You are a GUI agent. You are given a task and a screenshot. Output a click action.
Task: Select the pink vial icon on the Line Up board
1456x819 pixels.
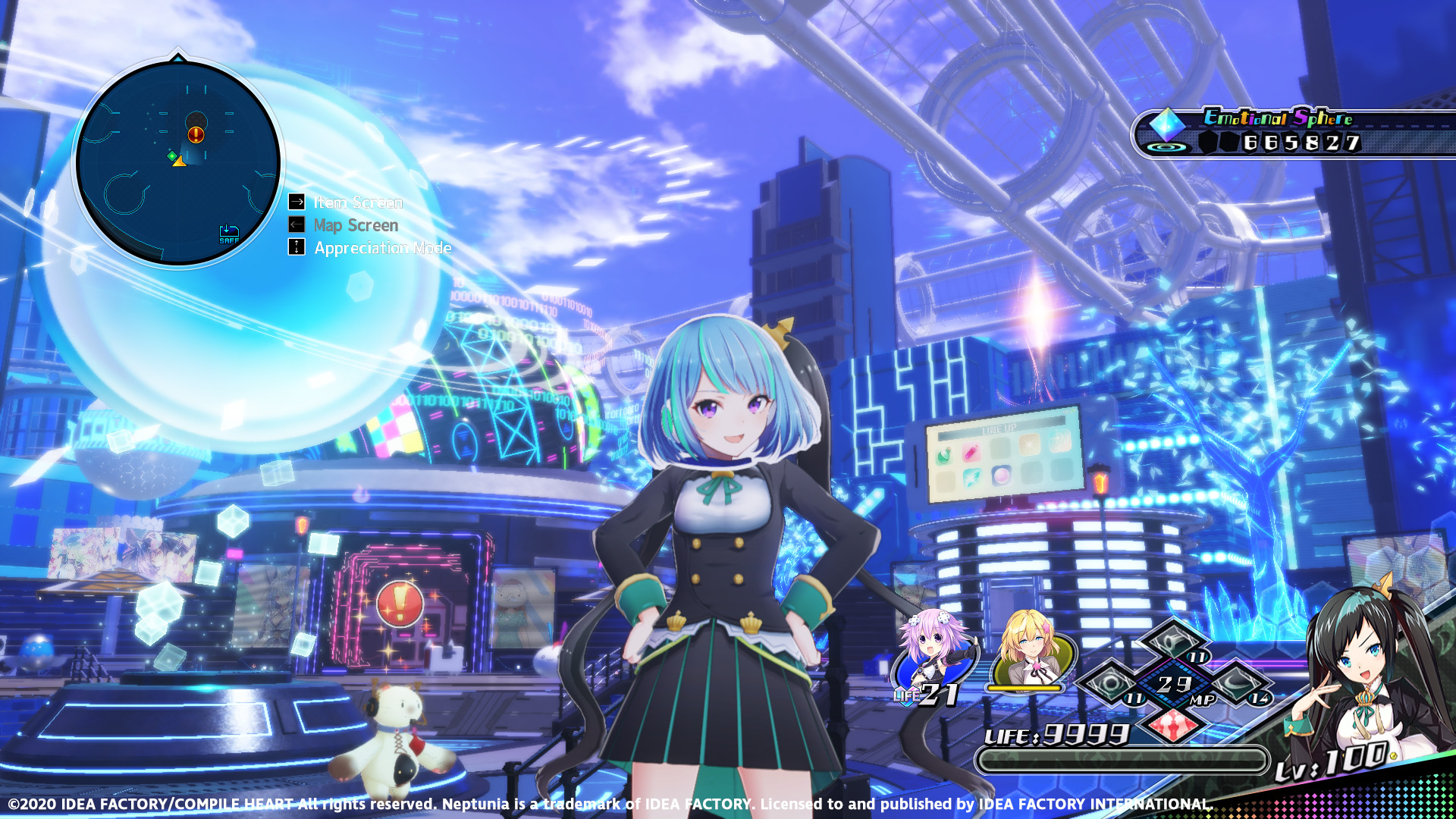[971, 453]
